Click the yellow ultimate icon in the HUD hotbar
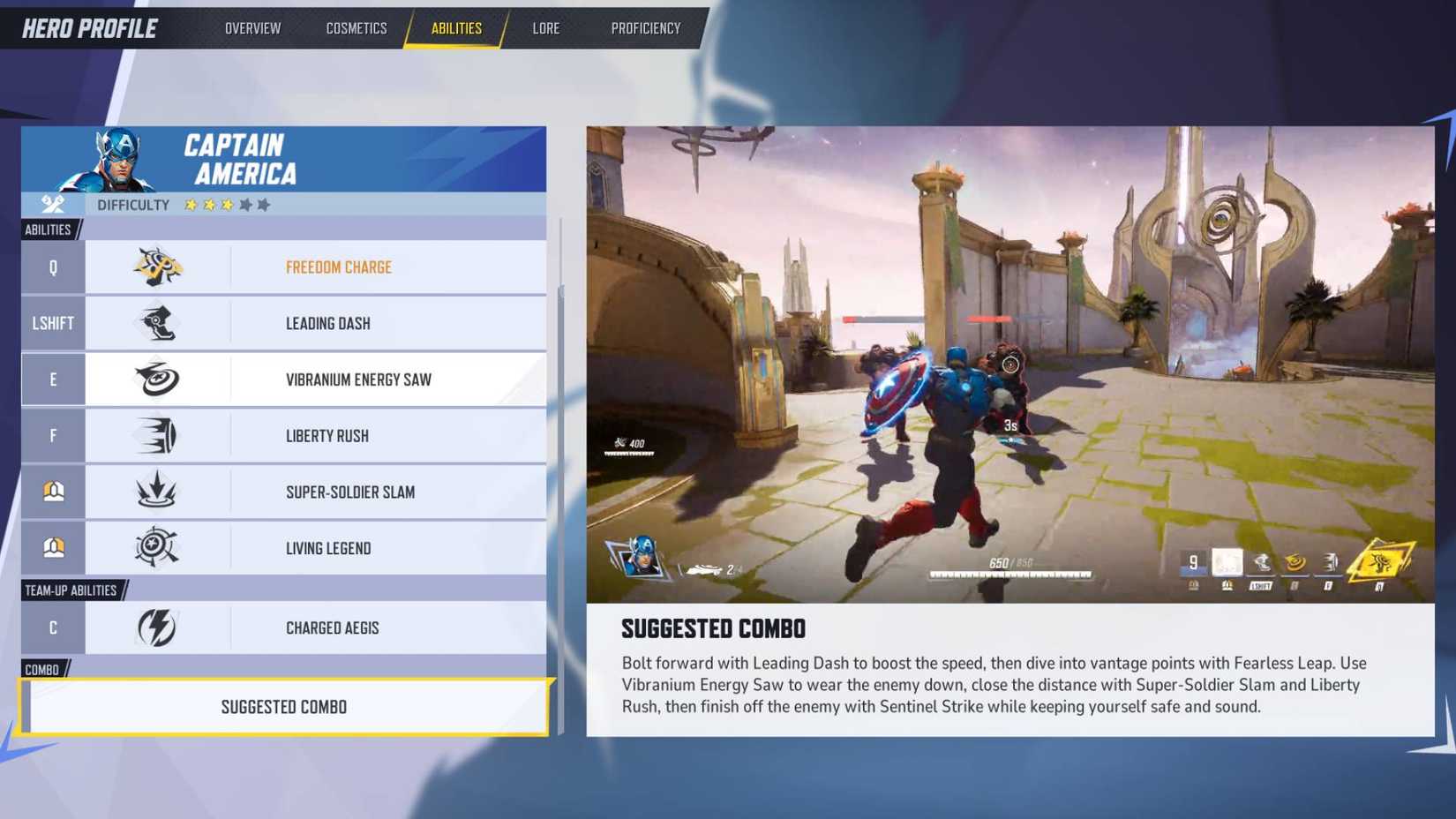Image resolution: width=1456 pixels, height=819 pixels. click(x=1380, y=563)
